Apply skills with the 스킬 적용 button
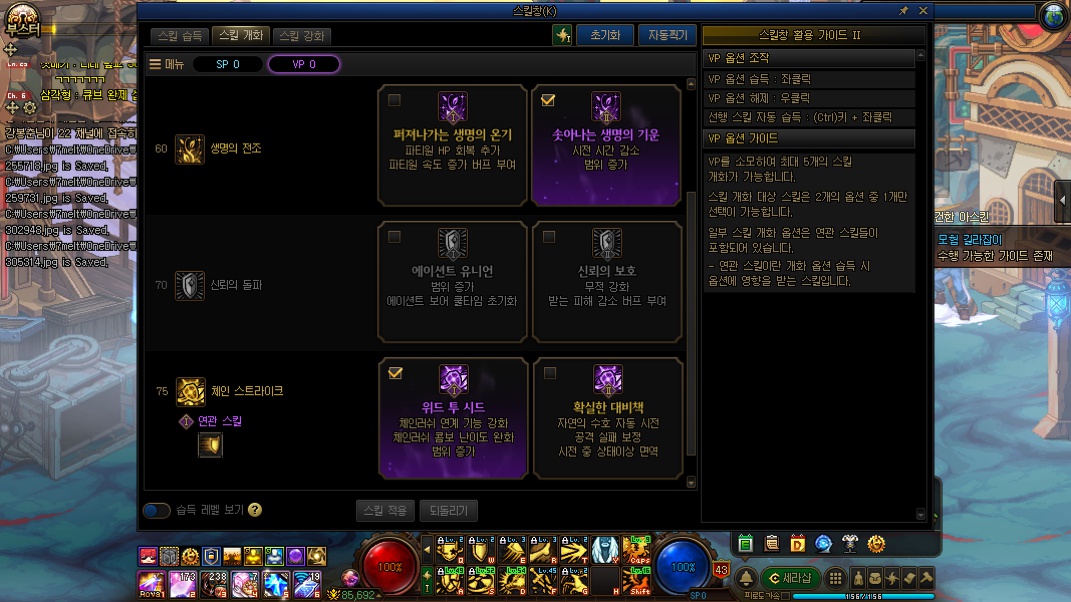 (384, 510)
